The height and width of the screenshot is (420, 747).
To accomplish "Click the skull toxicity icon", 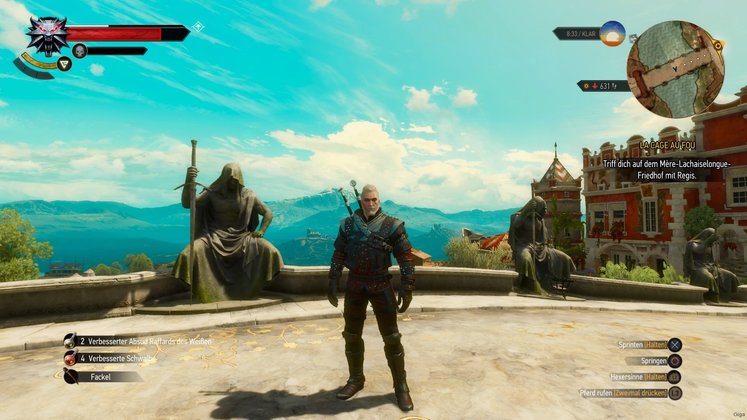I will tap(80, 50).
